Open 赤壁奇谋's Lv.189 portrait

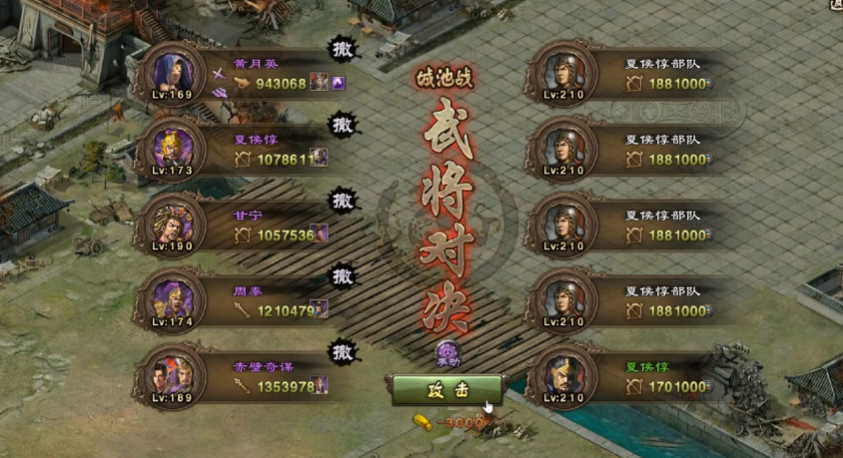173,373
